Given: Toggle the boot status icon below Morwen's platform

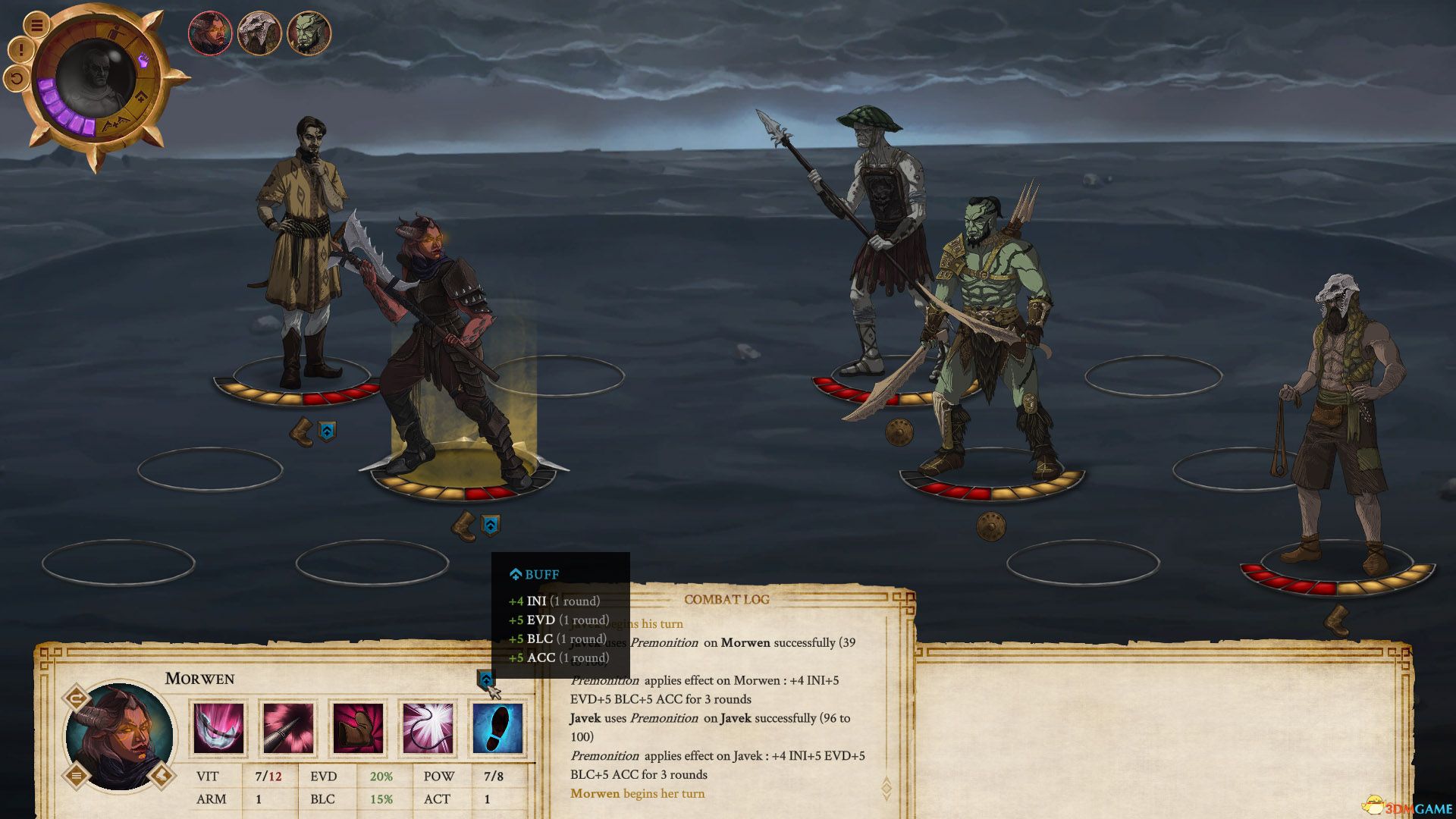Looking at the screenshot, I should pos(463,524).
